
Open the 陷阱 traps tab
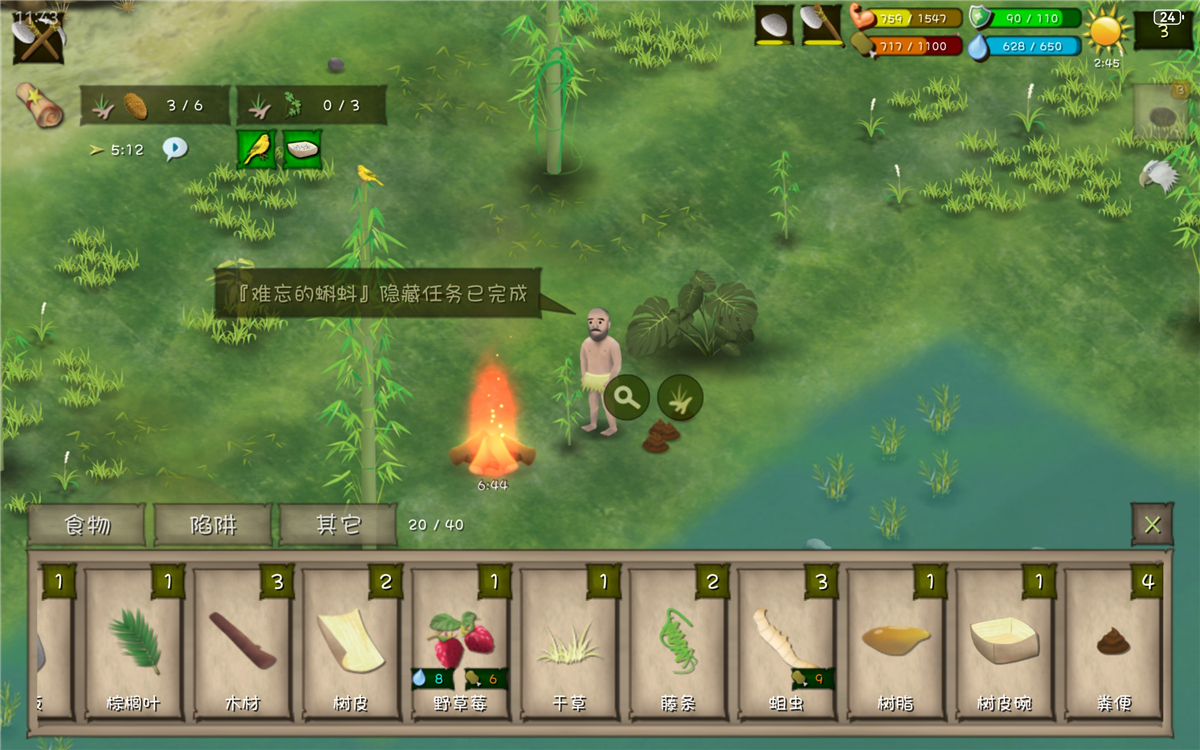pyautogui.click(x=213, y=525)
